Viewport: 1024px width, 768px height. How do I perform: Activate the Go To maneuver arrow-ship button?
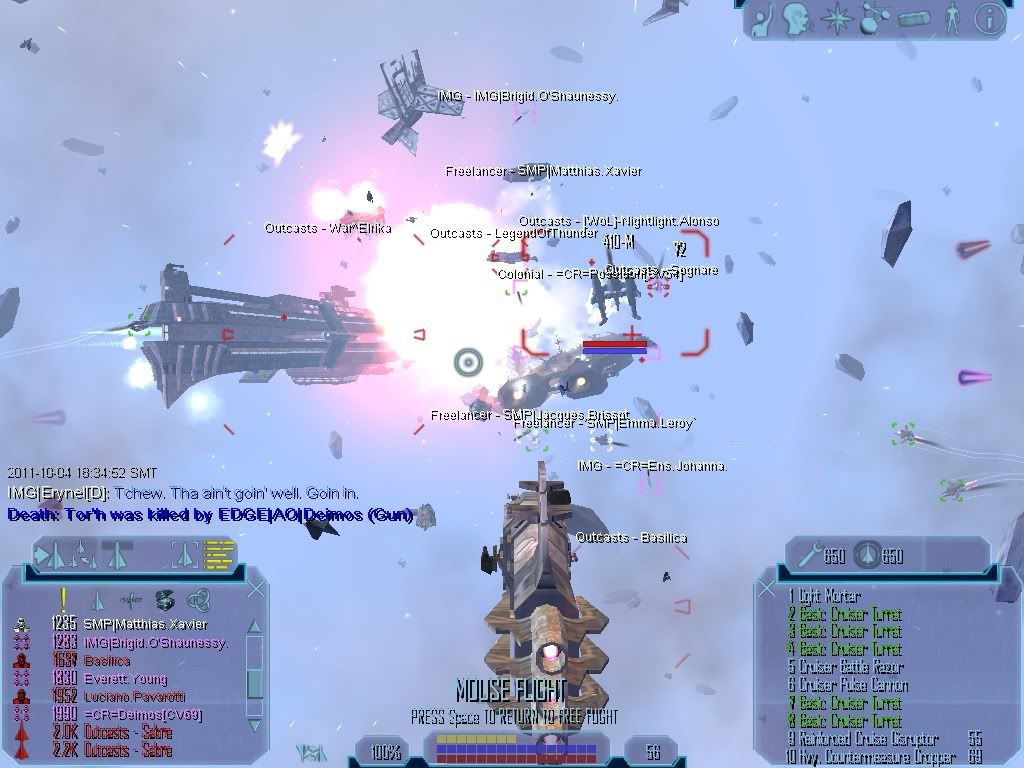[x=52, y=553]
